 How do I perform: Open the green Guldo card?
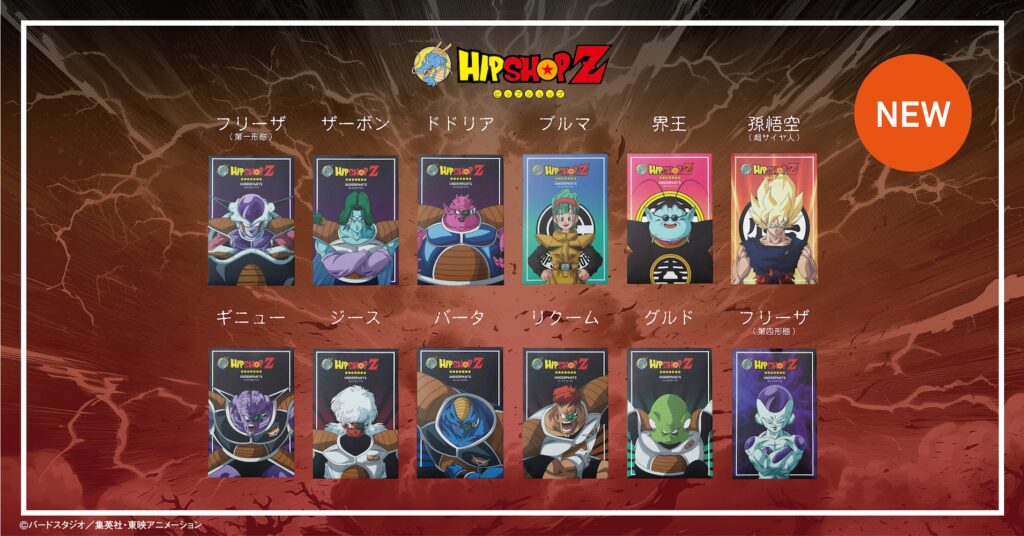click(669, 413)
